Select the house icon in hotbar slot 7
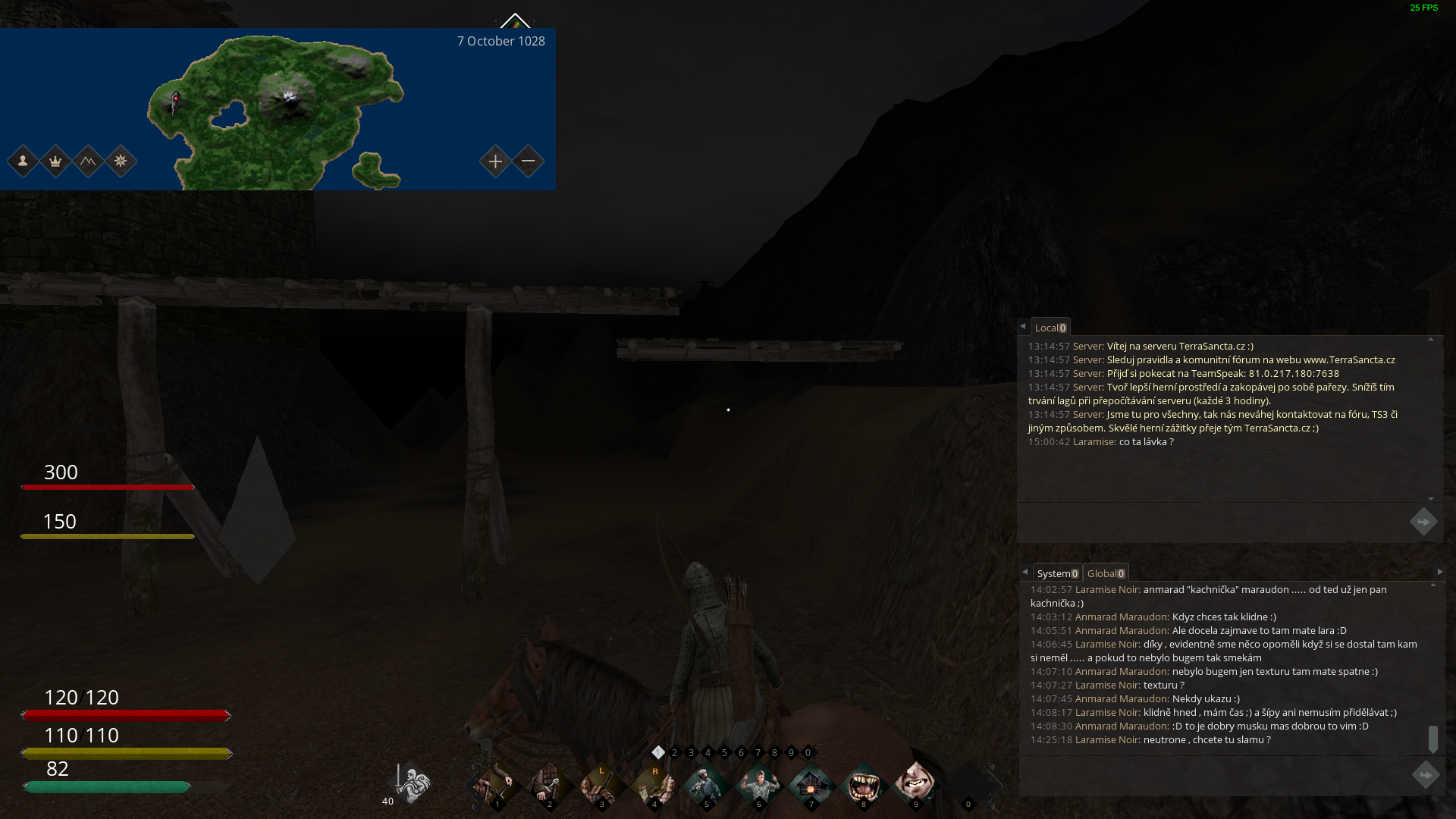1456x819 pixels. (811, 783)
